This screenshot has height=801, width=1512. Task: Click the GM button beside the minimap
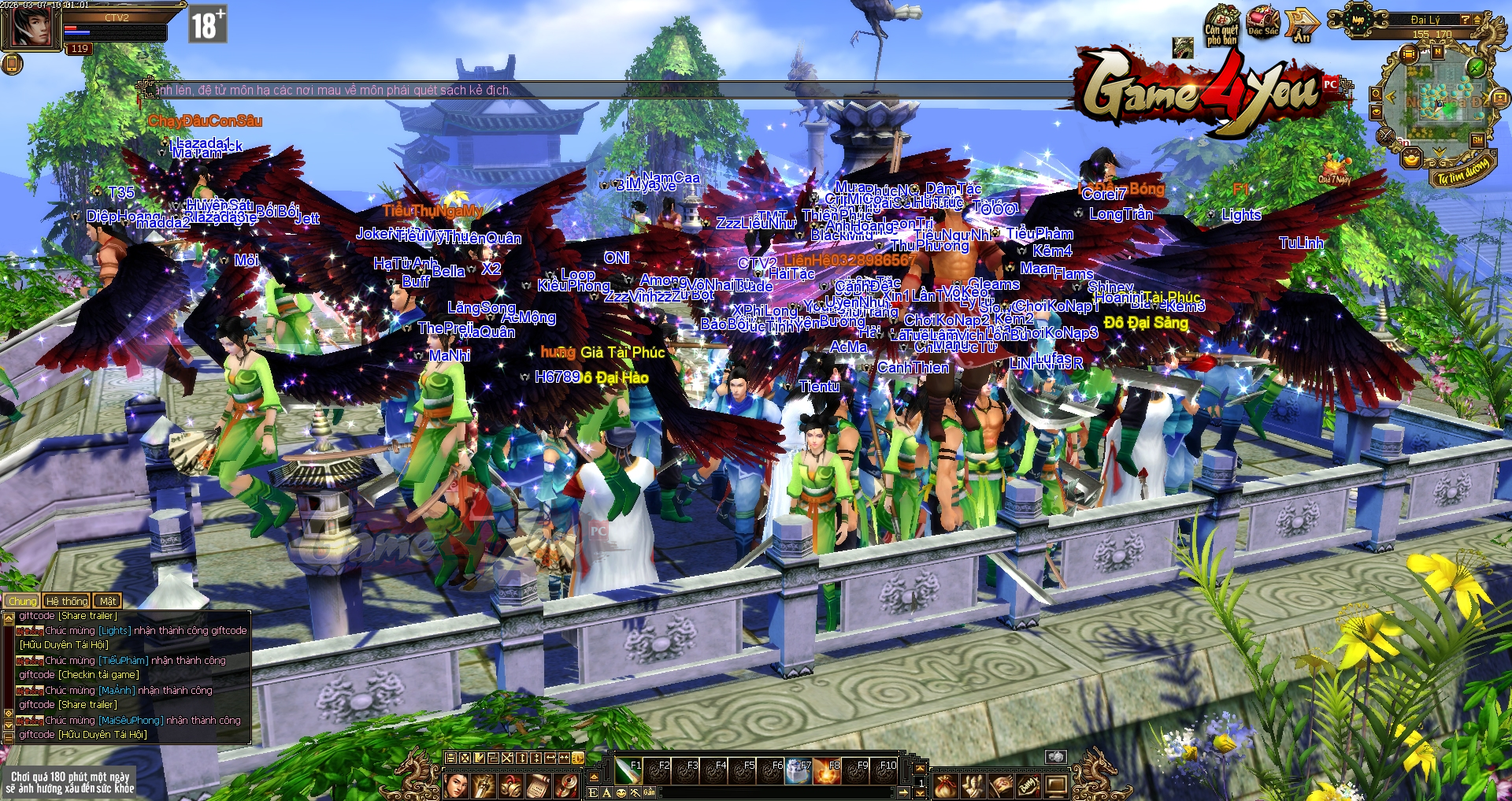[x=1477, y=140]
